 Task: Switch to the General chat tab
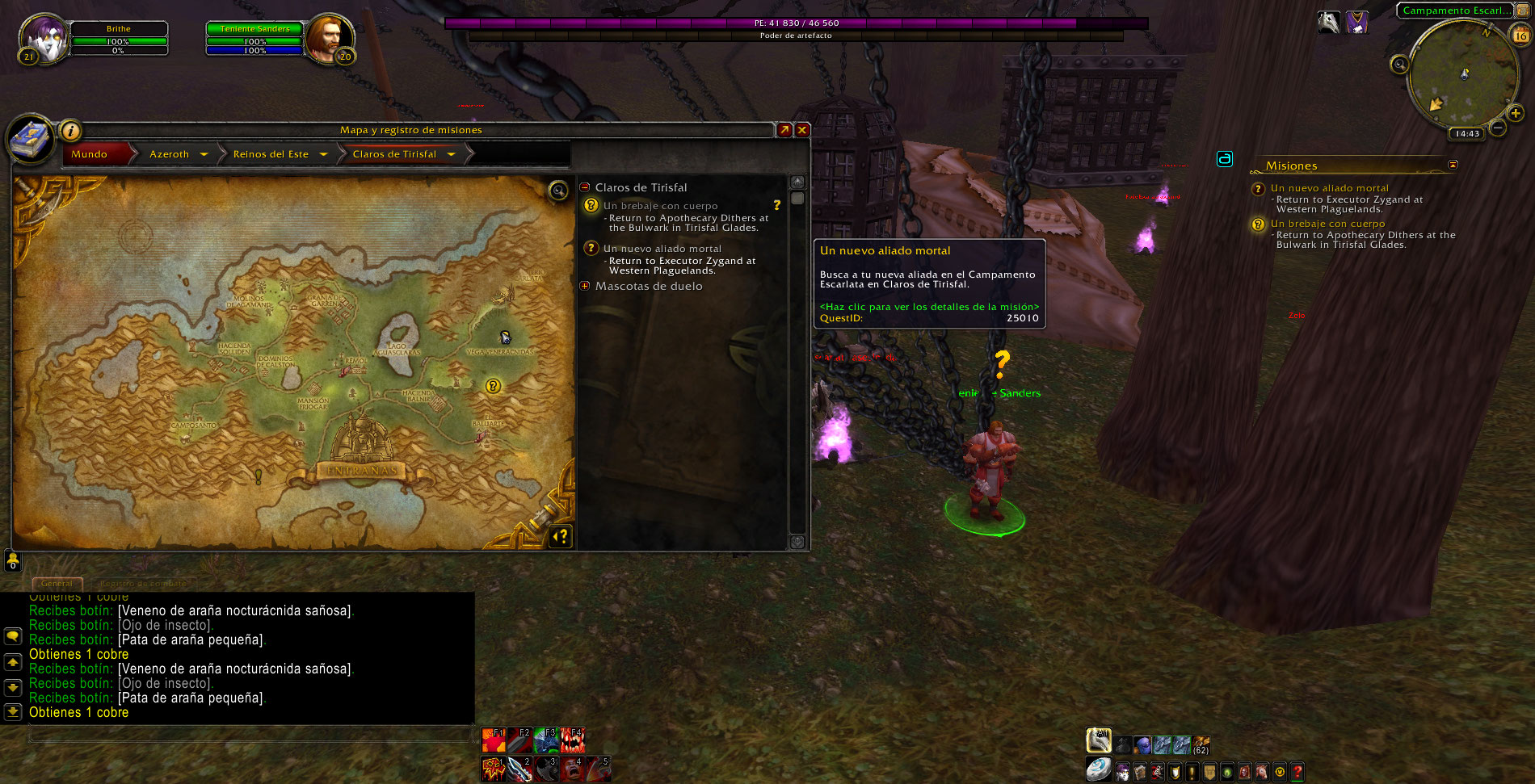pos(57,583)
